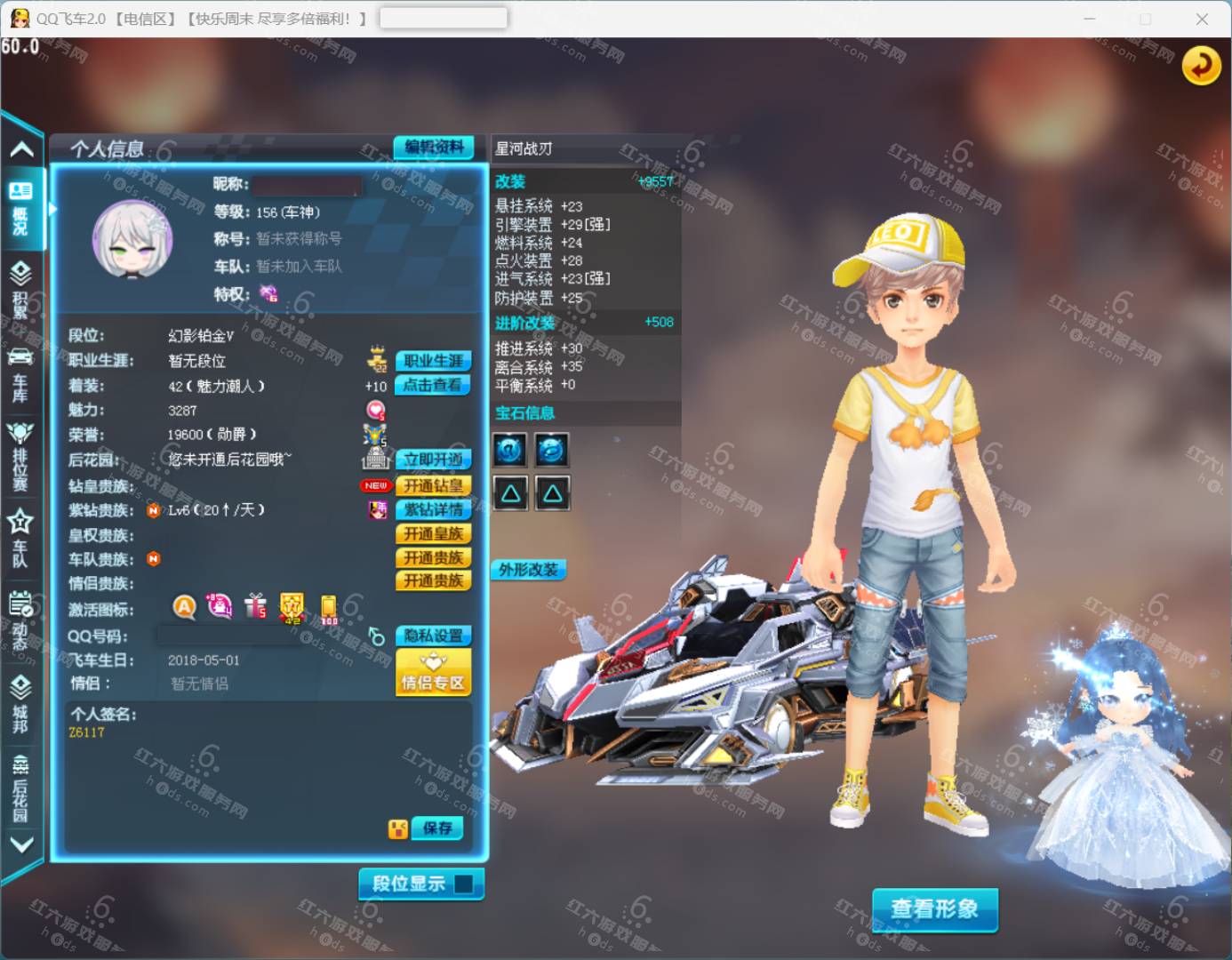Open 隐私设置 privacy settings

point(433,636)
